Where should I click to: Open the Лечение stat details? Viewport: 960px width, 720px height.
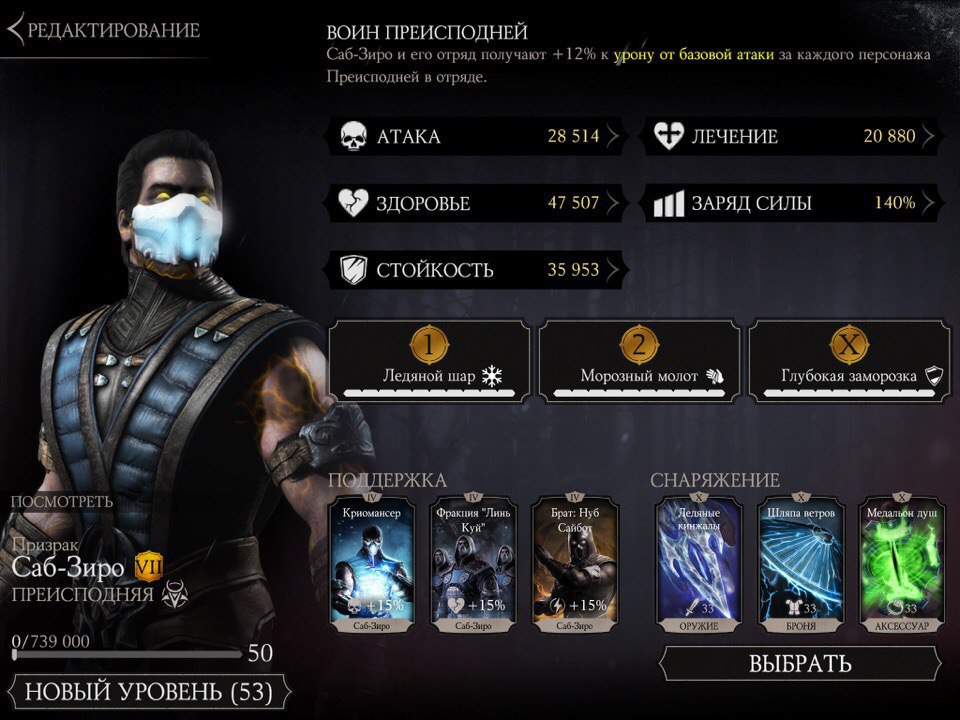tap(796, 136)
